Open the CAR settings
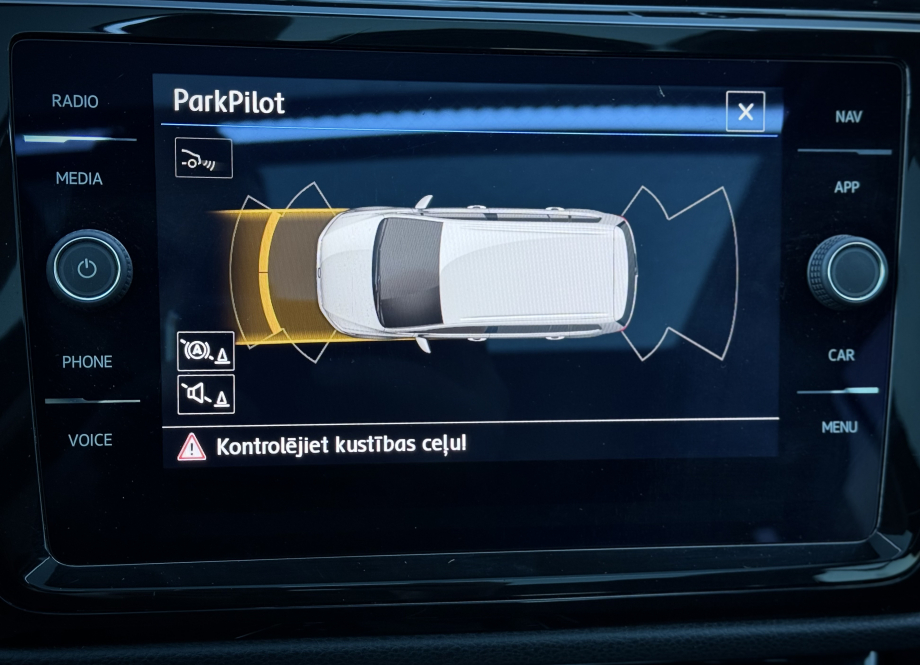The image size is (920, 665). coord(841,355)
